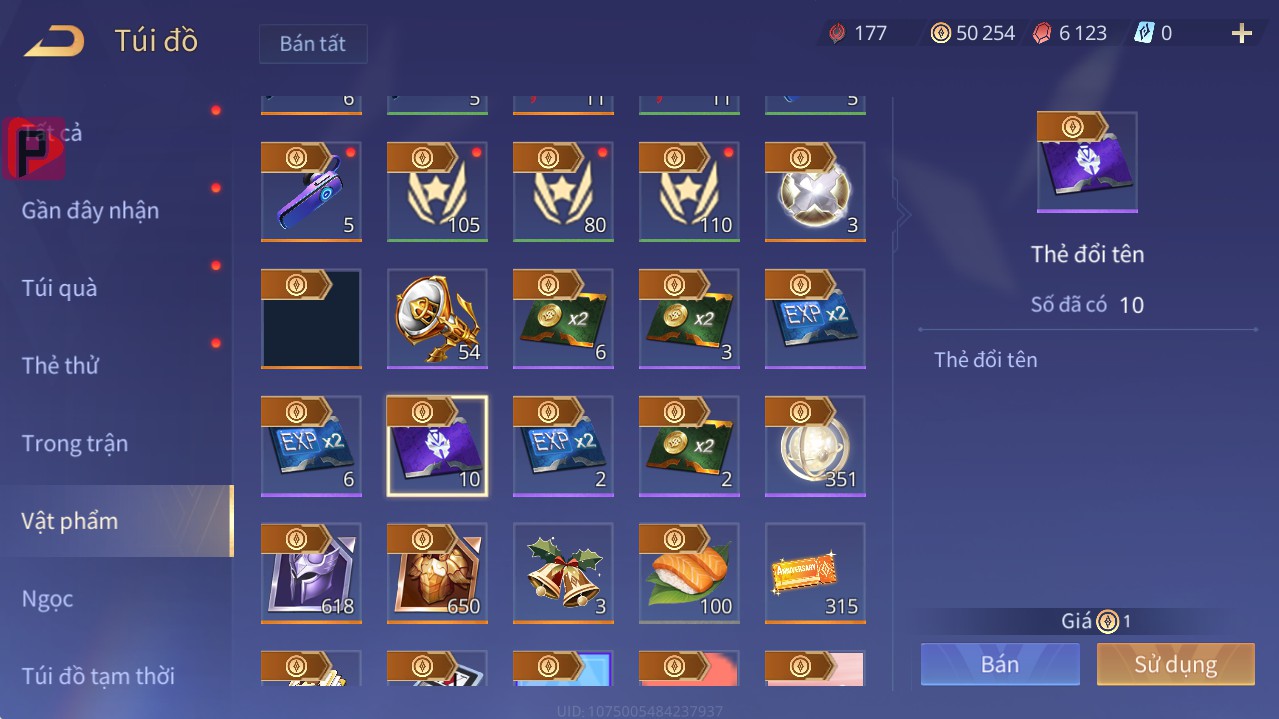
Task: Switch to the Túi quà tab
Action: pos(60,288)
